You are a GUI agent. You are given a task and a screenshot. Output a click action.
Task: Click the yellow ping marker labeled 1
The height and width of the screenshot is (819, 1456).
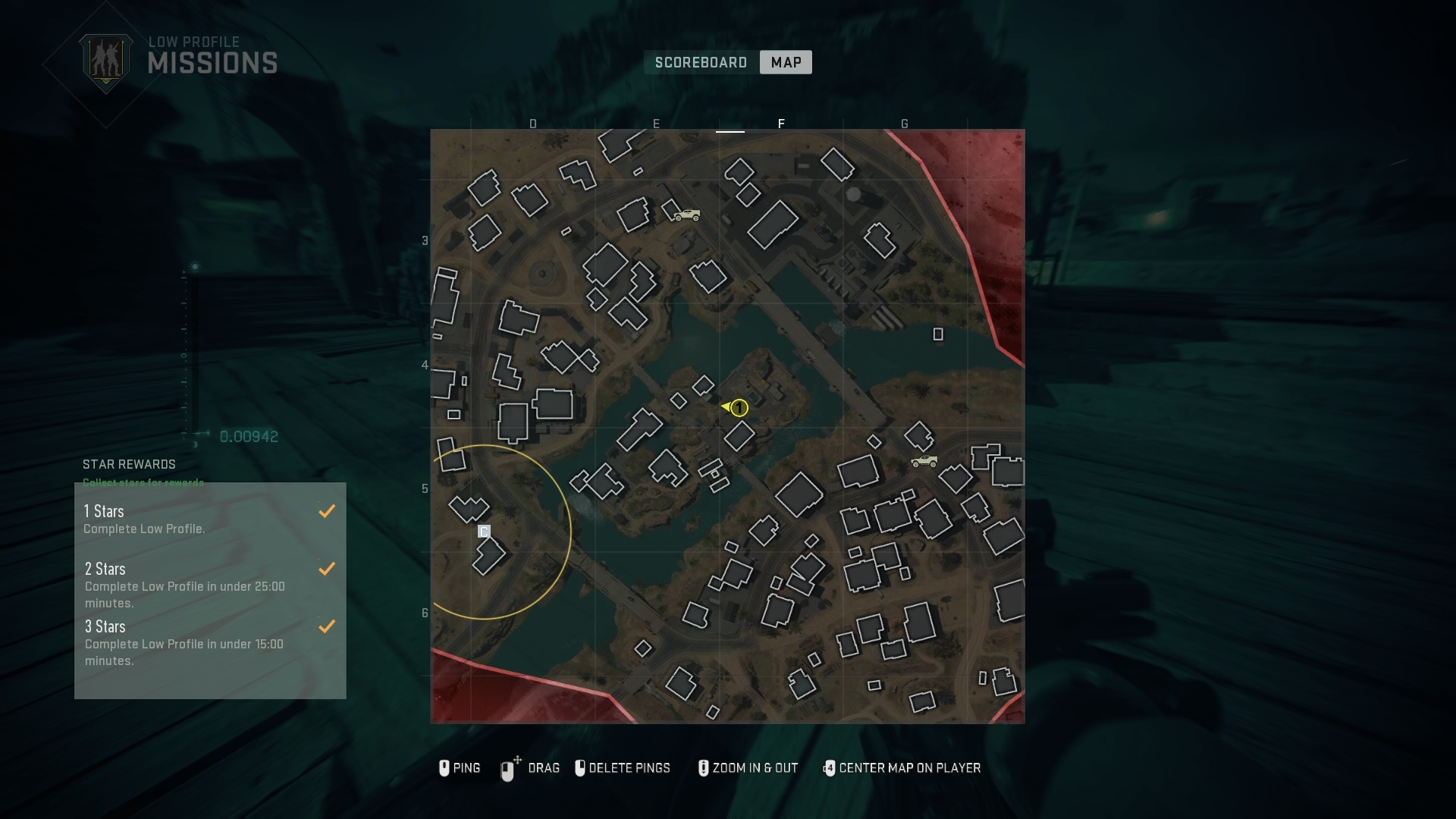tap(738, 408)
